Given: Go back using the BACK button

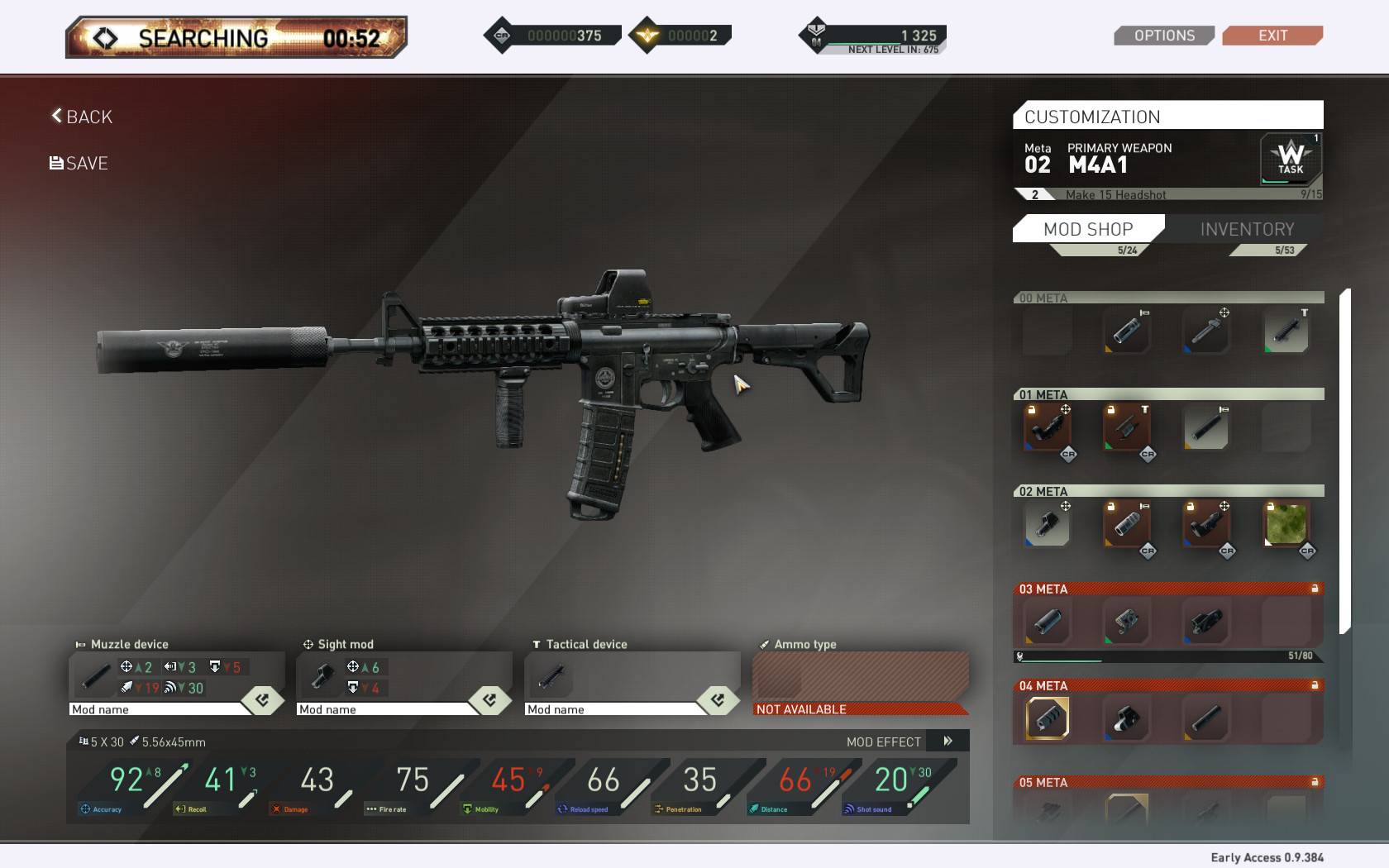Looking at the screenshot, I should point(82,117).
